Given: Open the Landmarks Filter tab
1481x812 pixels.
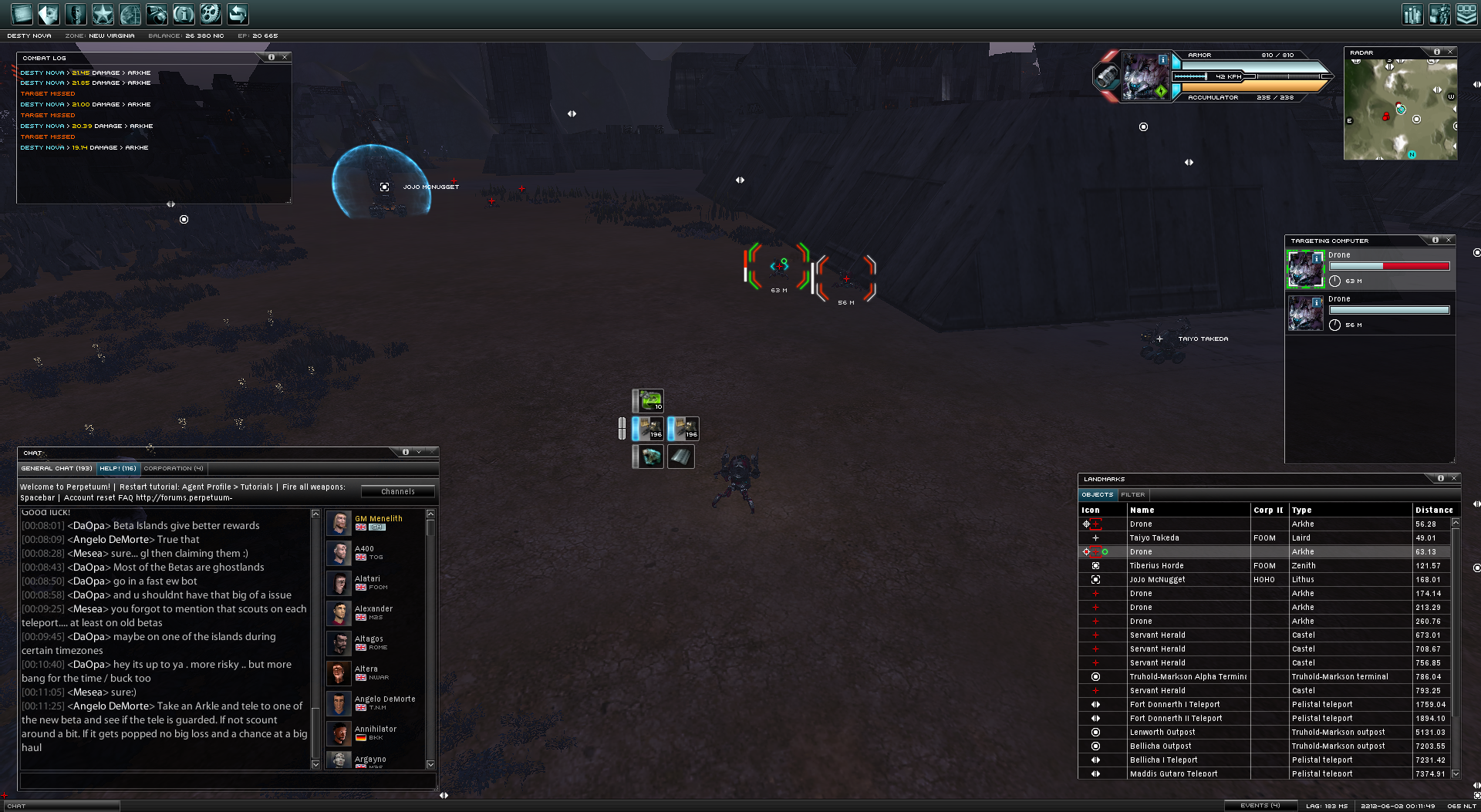Looking at the screenshot, I should point(1133,494).
